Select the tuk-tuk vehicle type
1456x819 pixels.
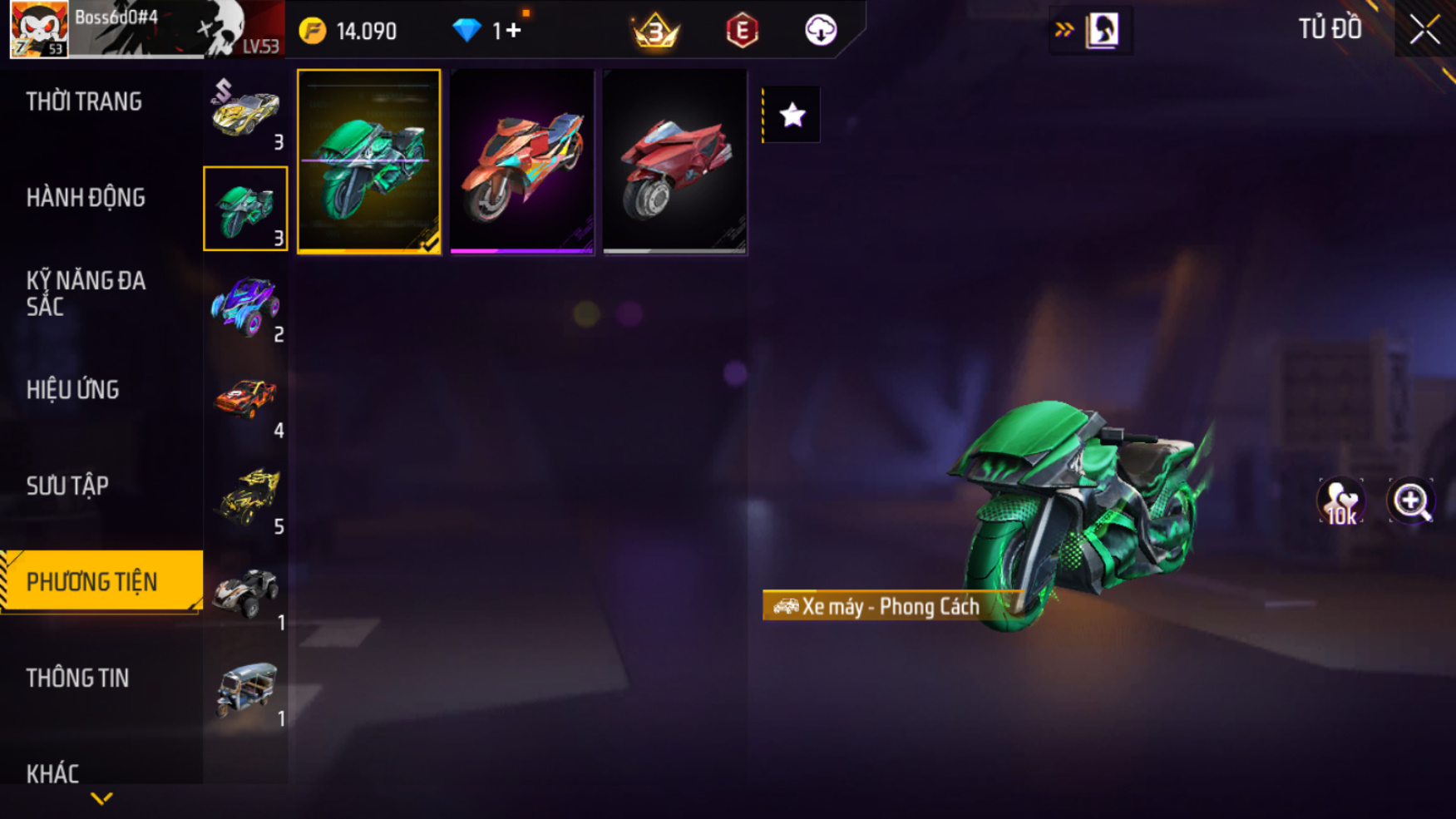[x=245, y=689]
